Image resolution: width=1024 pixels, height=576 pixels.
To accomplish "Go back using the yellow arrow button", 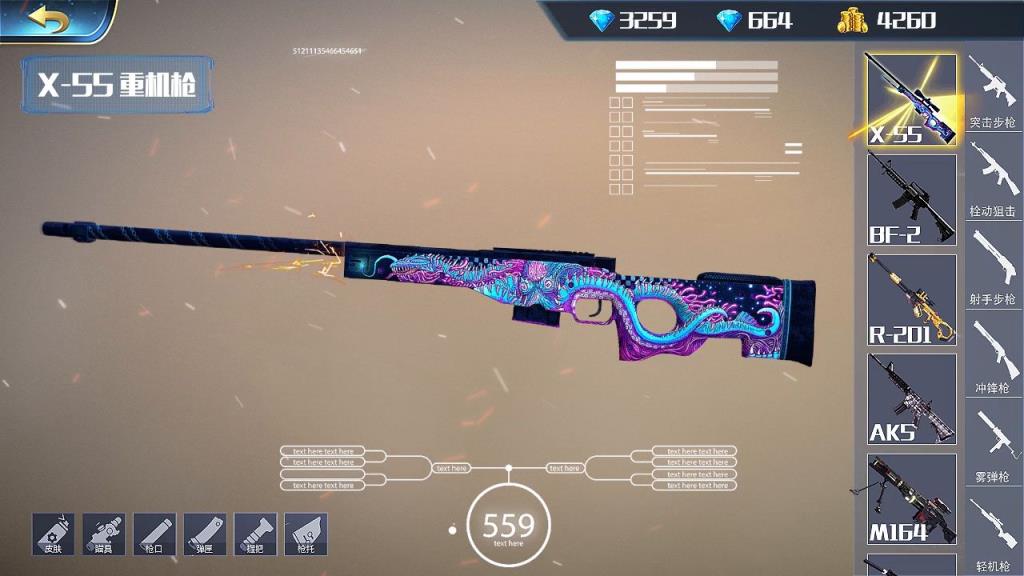I will coord(48,19).
